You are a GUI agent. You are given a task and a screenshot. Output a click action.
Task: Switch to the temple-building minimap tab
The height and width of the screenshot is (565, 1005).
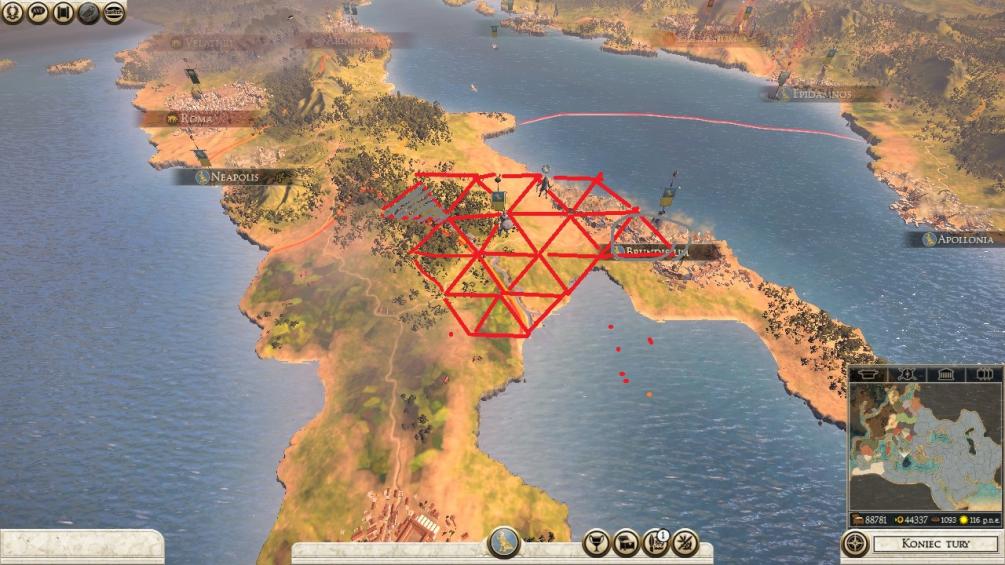(945, 374)
